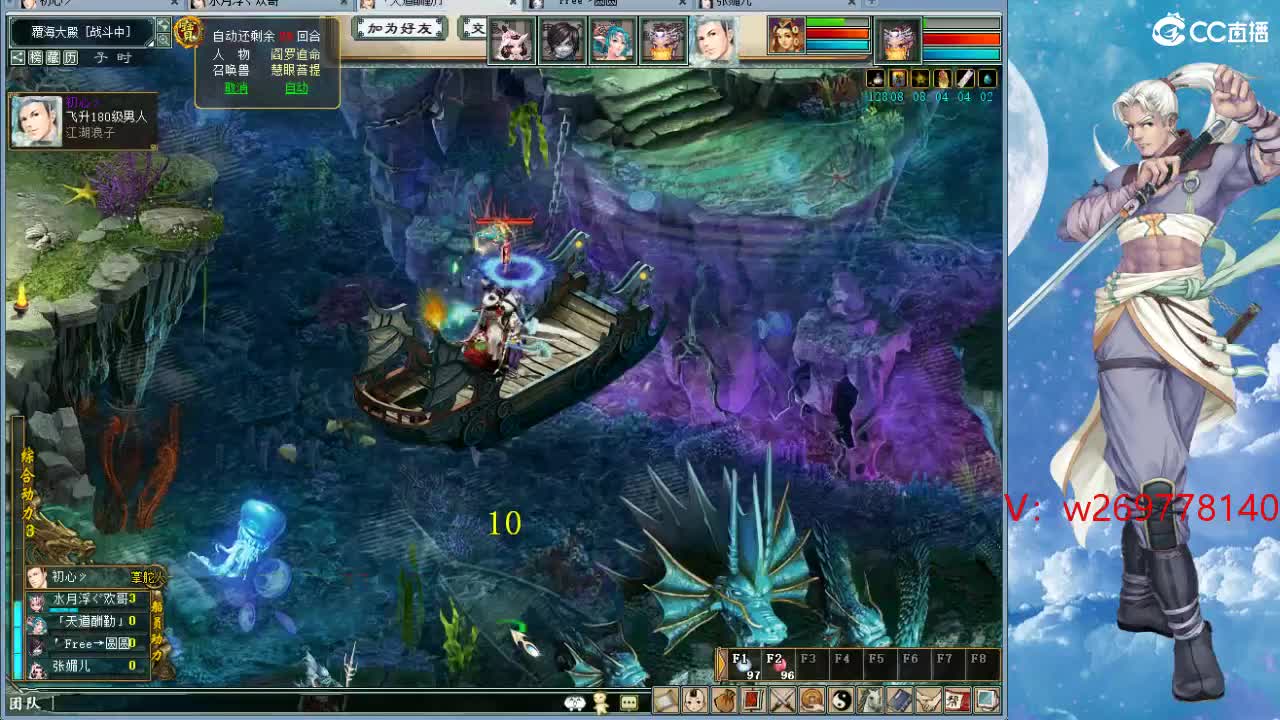Toggle the 榜 ranking button
1280x720 pixels.
(36, 58)
